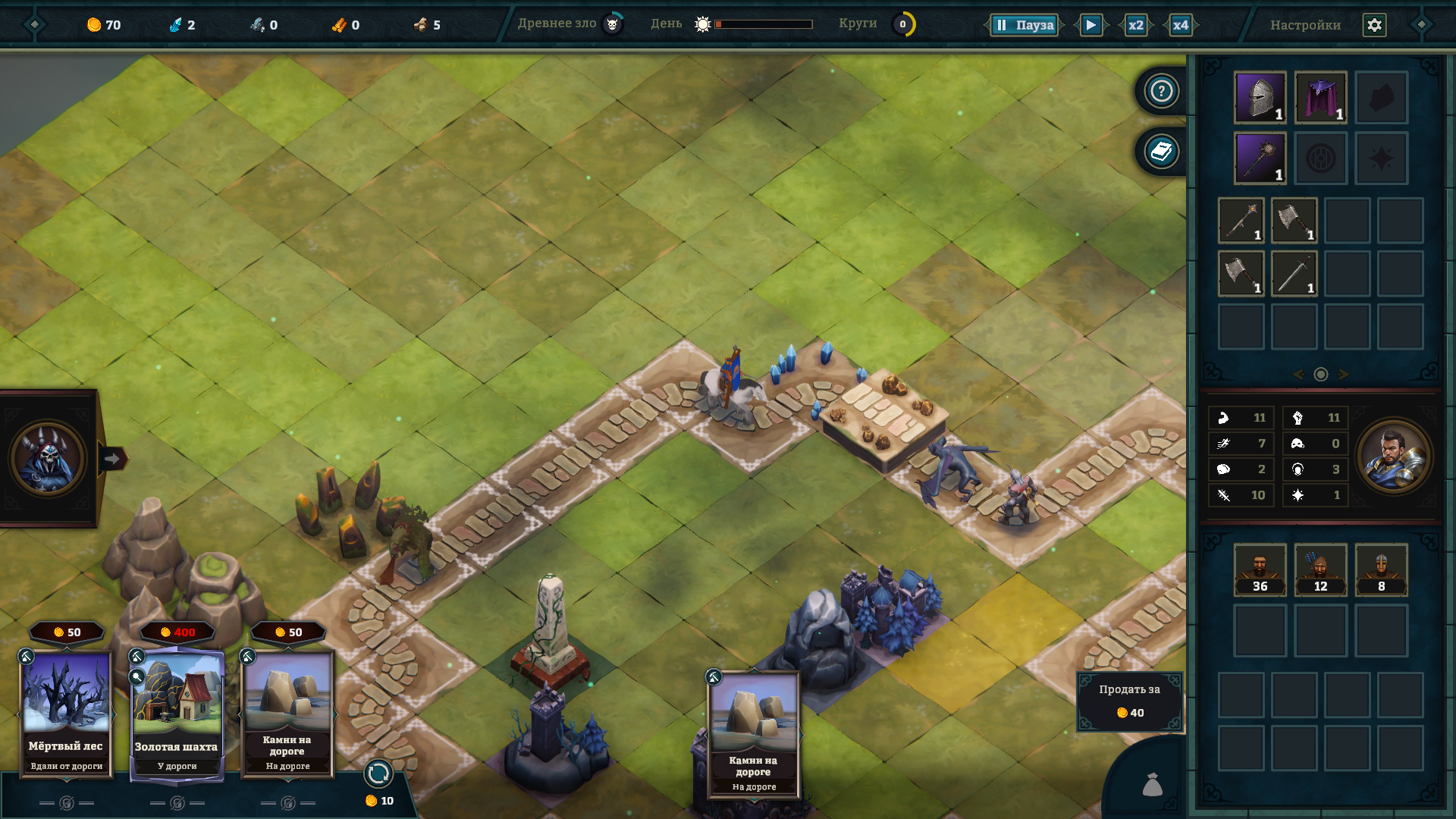The image size is (1456, 819).
Task: Choose the Камни на дороге card costing 50
Action: pos(287,713)
